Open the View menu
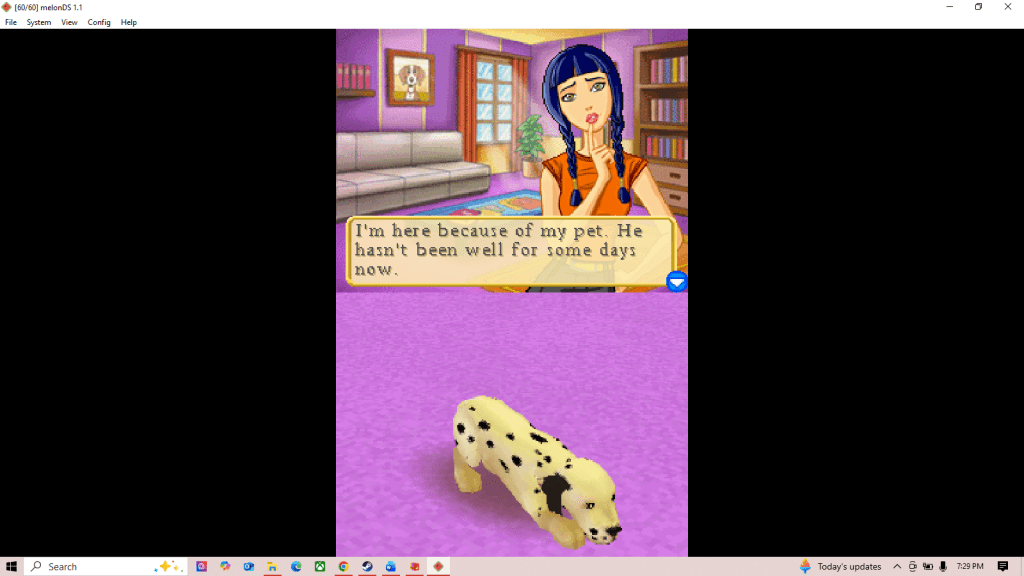This screenshot has height=576, width=1024. (x=69, y=22)
